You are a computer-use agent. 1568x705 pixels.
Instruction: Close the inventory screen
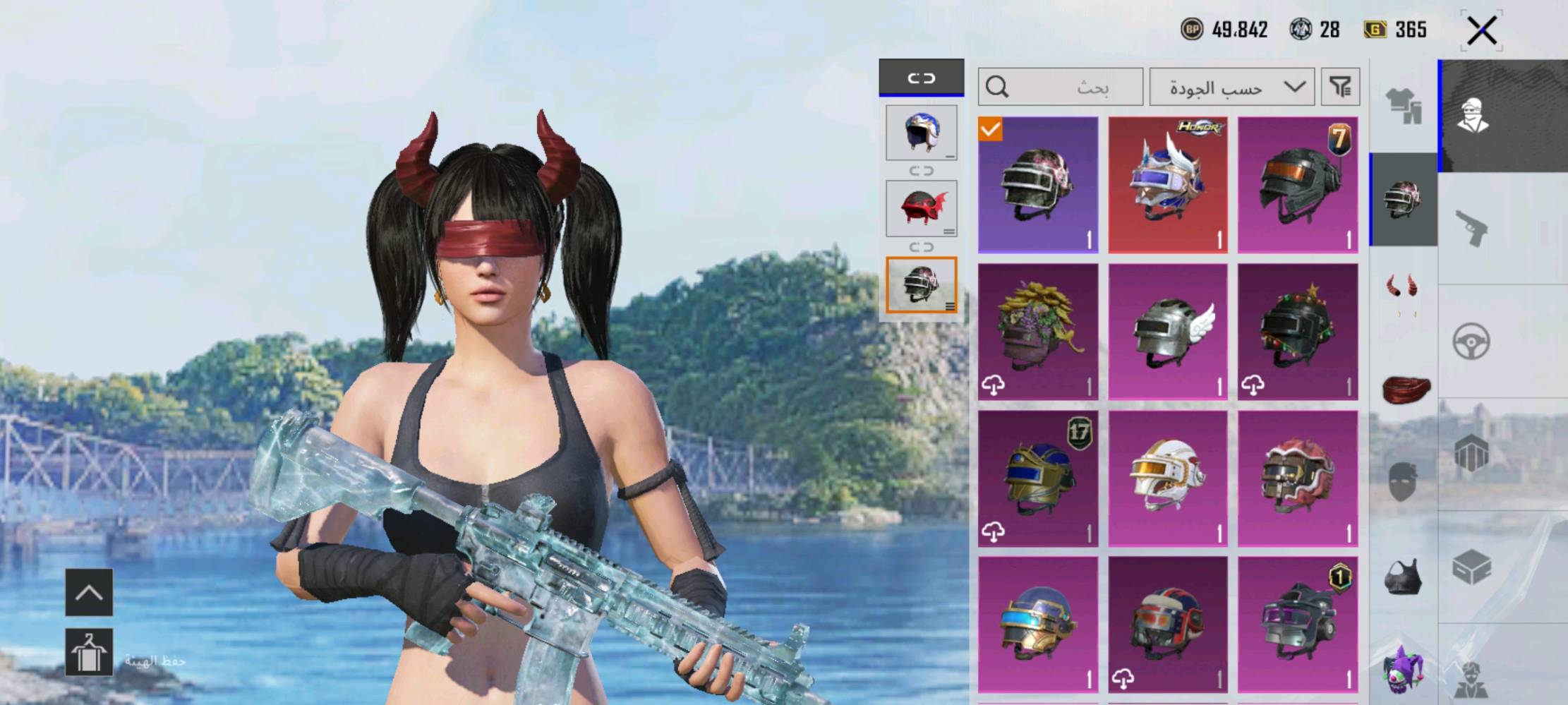[1481, 31]
